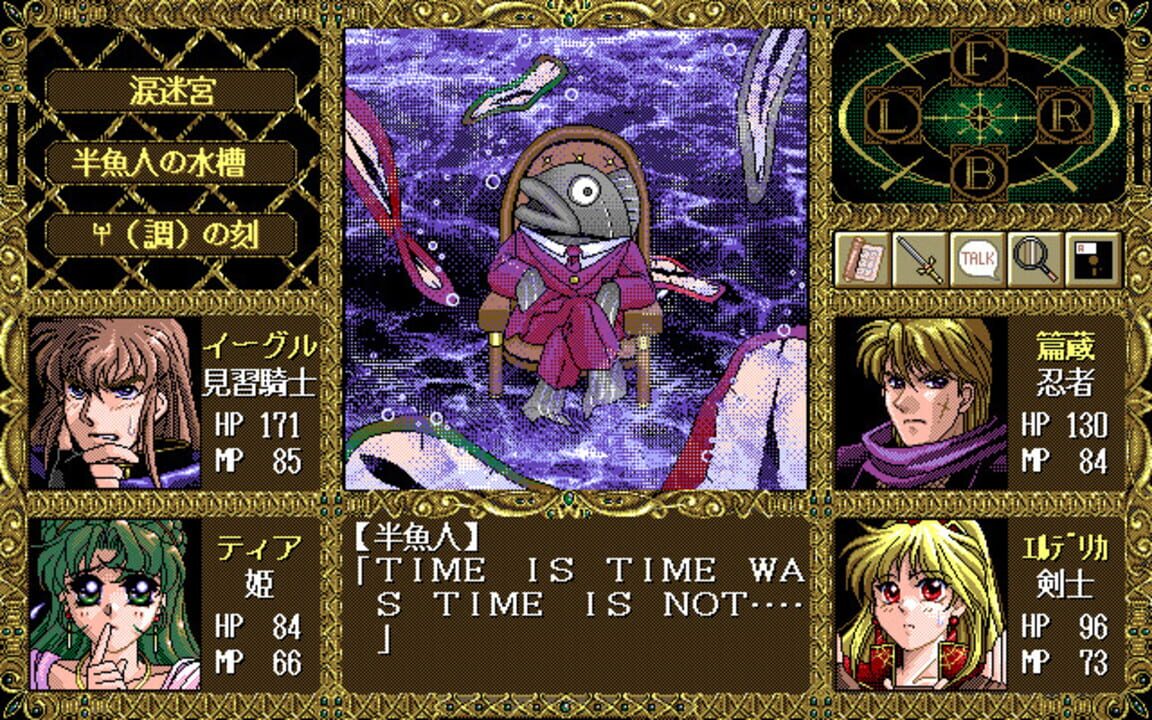Screen dimensions: 1152x720
Task: Choose the TALK speech bubble icon
Action: (977, 260)
